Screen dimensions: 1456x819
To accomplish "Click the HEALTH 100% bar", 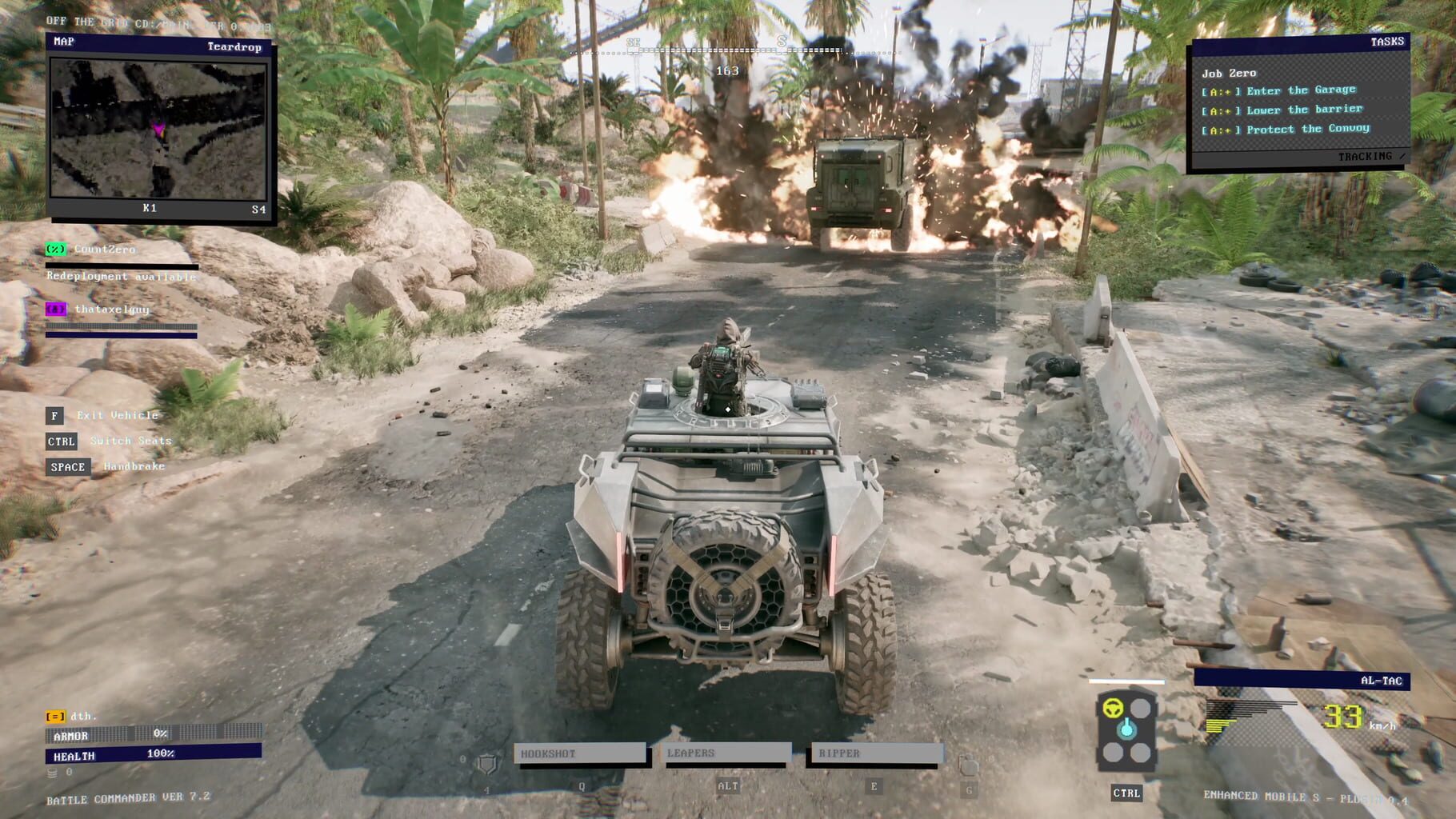I will click(x=152, y=752).
